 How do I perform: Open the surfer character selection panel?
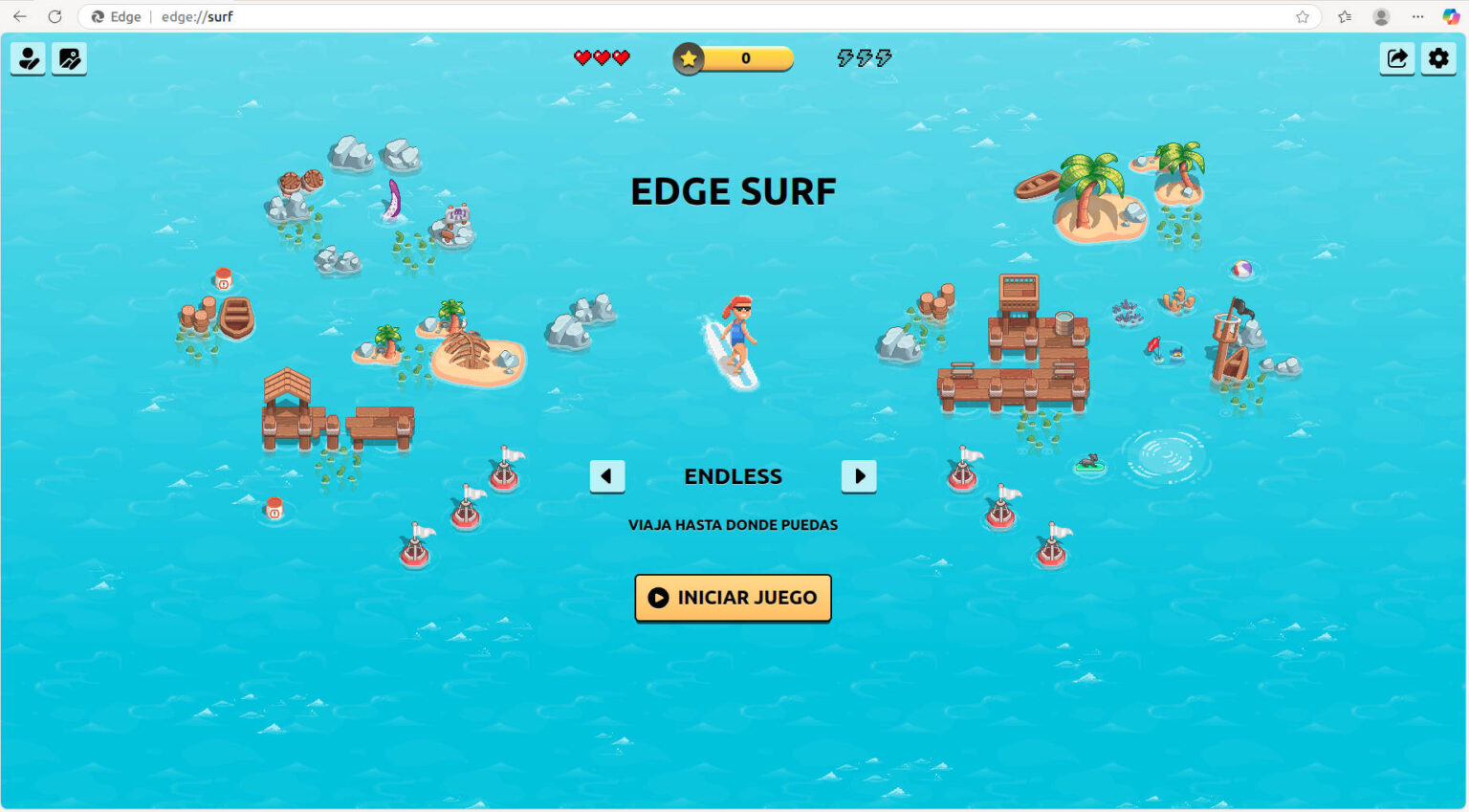point(28,58)
